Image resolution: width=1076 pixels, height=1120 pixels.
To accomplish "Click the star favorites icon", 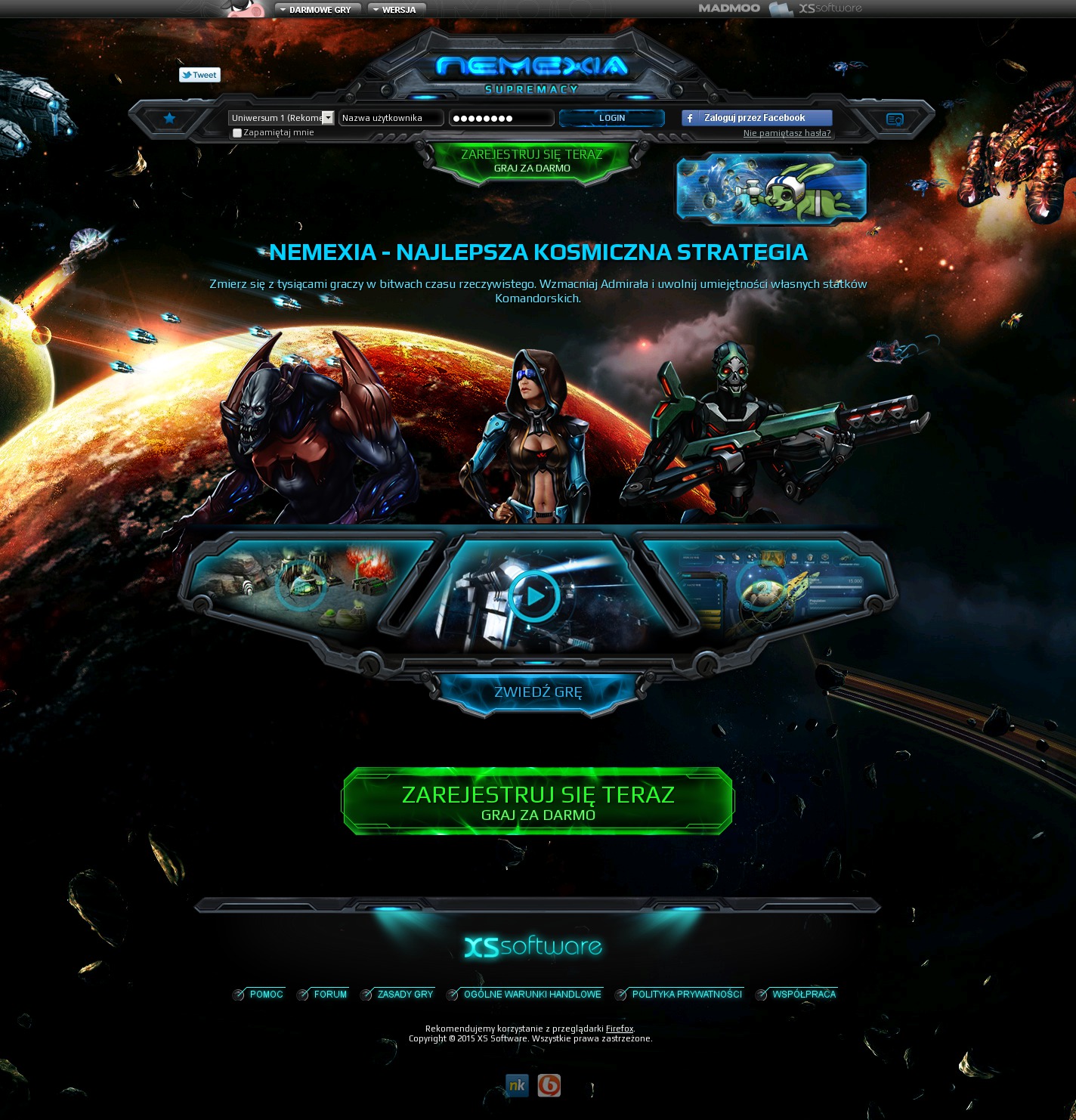I will 169,118.
